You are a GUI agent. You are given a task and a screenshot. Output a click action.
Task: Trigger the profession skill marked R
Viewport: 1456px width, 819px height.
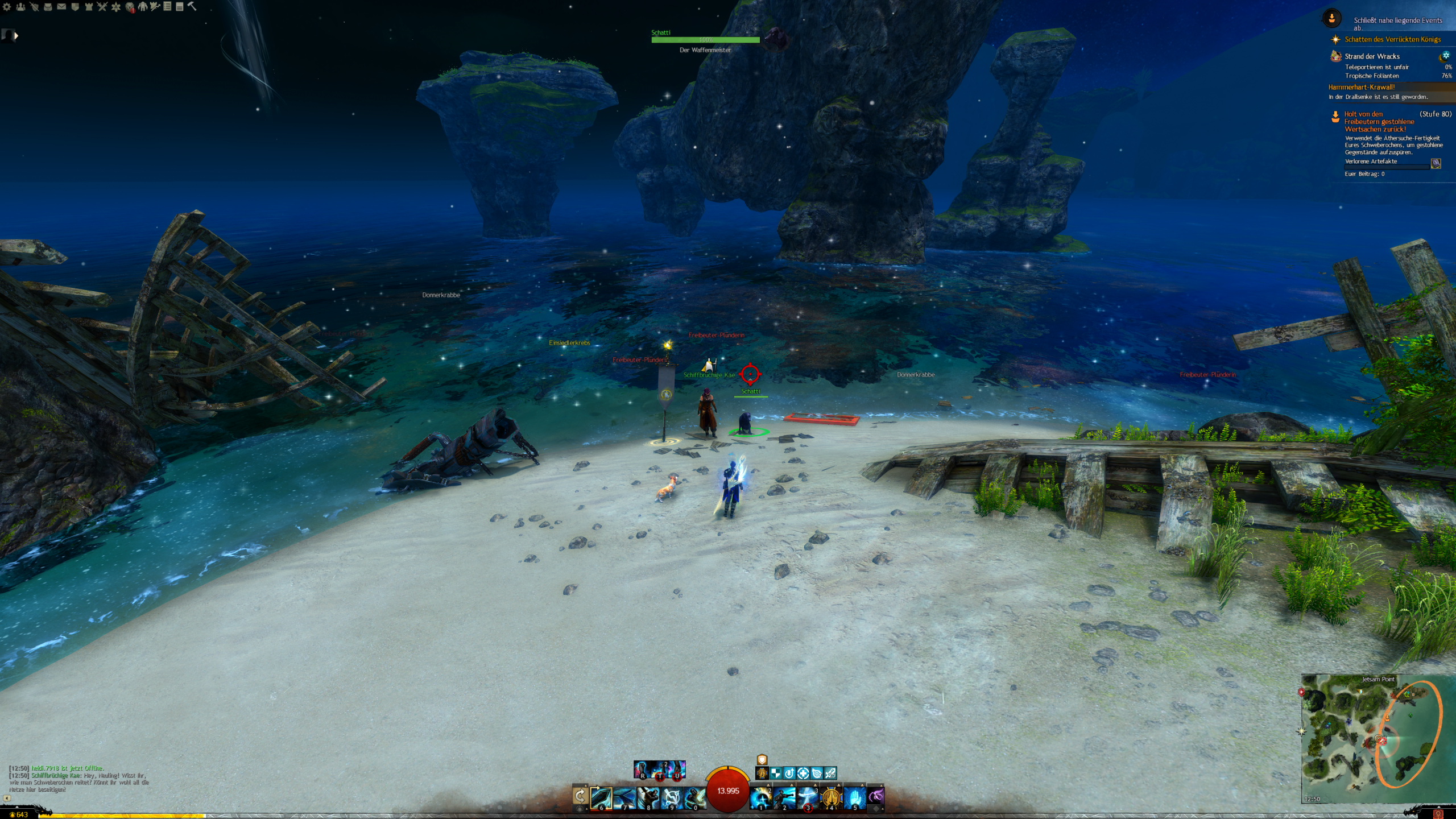coord(642,770)
